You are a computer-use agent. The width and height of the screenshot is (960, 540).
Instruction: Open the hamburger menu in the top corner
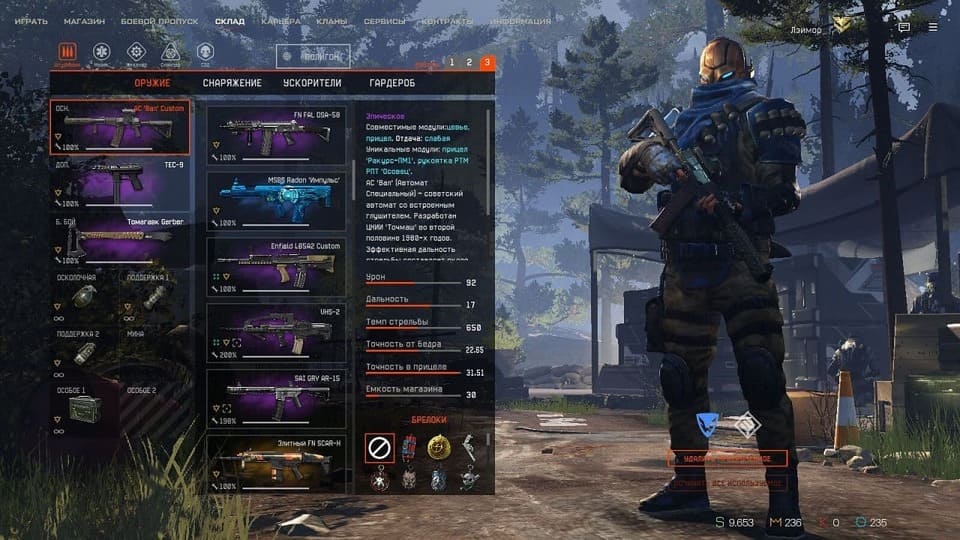(932, 28)
